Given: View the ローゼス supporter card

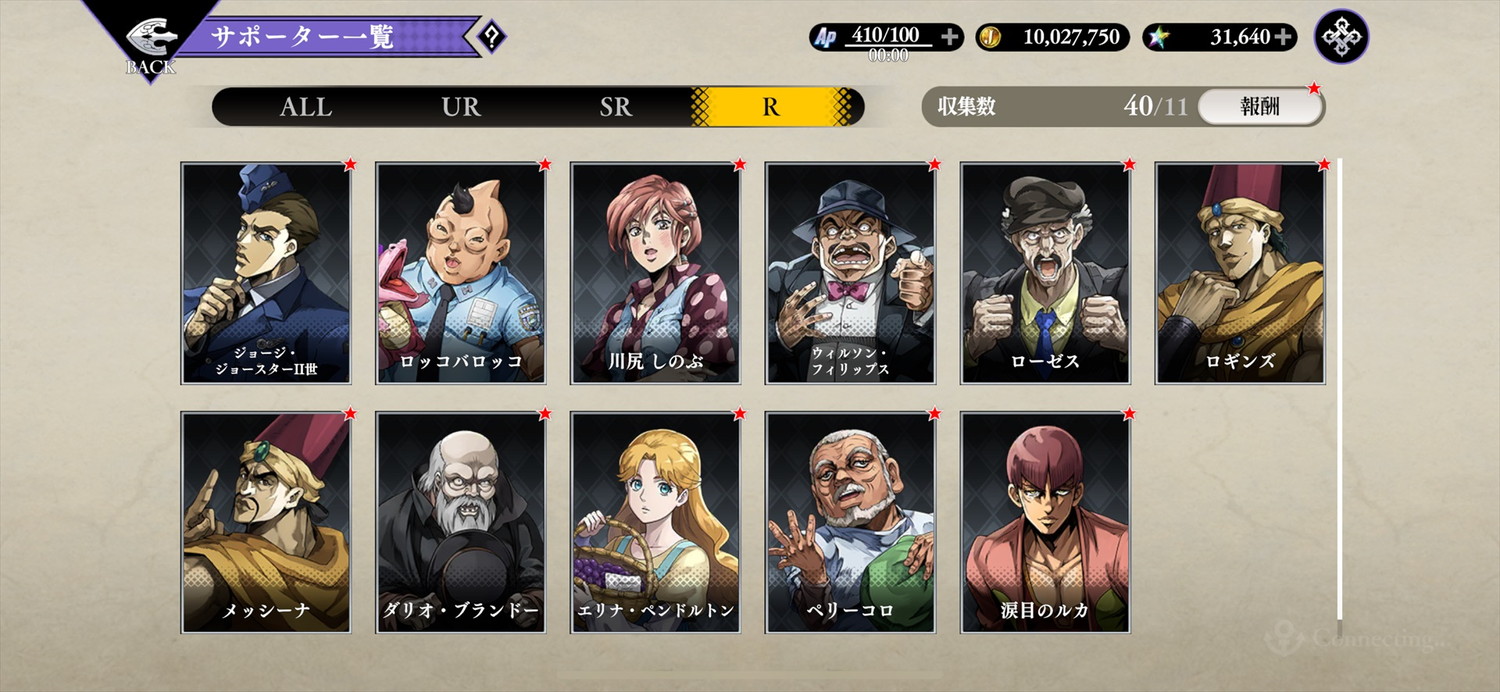Looking at the screenshot, I should pos(1046,273).
